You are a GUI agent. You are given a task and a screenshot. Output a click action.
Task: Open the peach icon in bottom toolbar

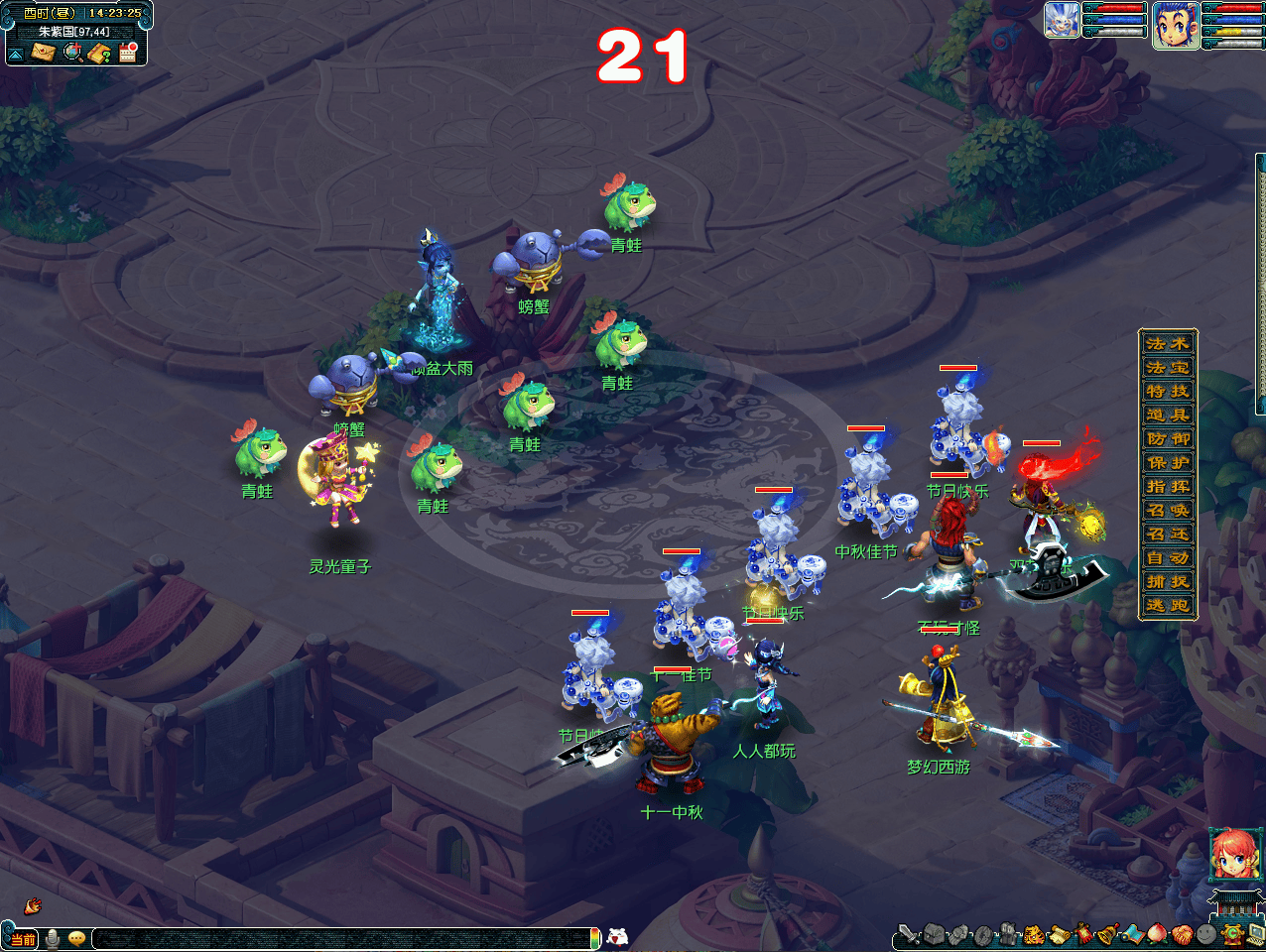click(1157, 934)
